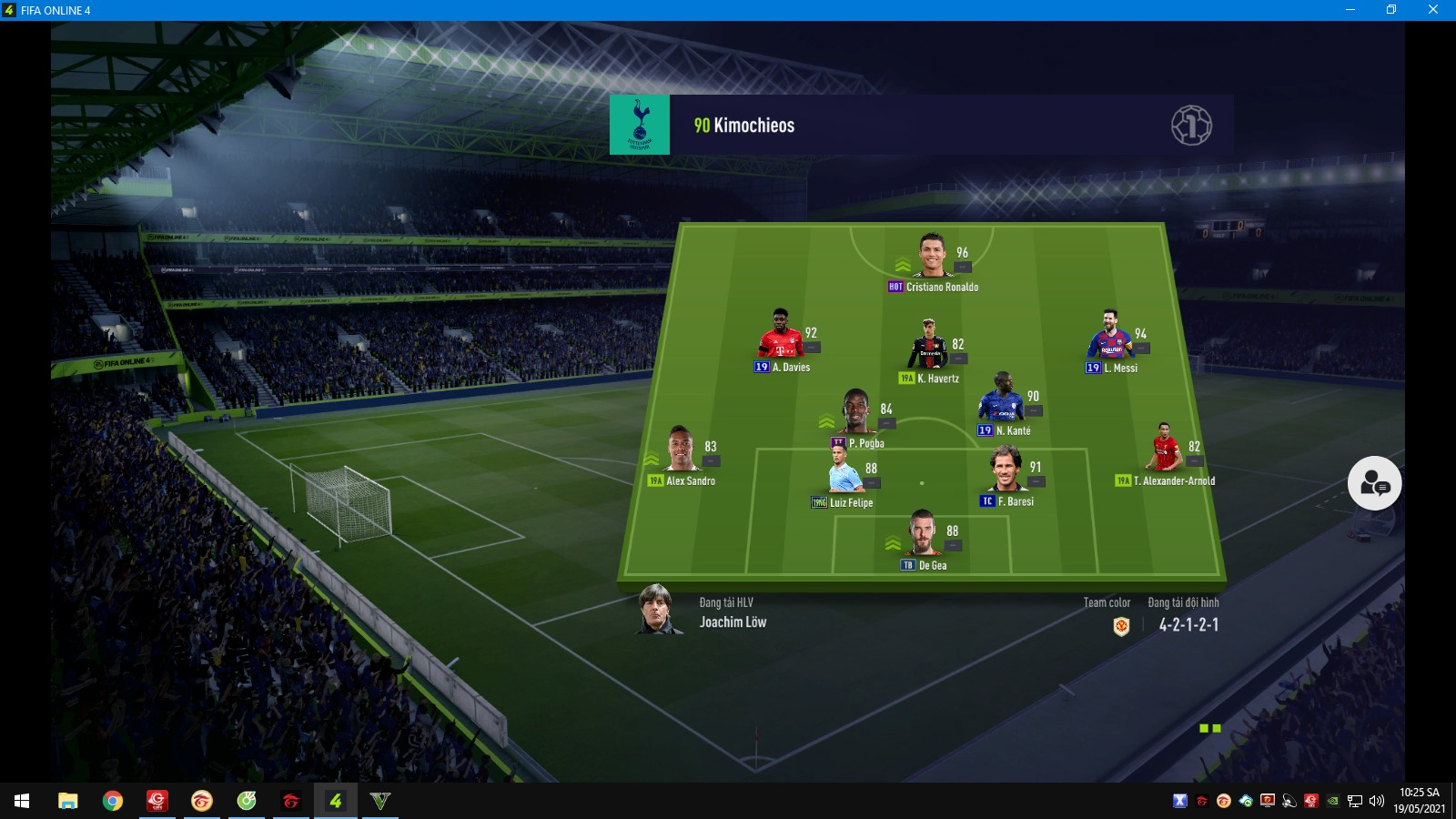Select P. Pogba in midfield
Viewport: 1456px width, 819px height.
tap(856, 412)
